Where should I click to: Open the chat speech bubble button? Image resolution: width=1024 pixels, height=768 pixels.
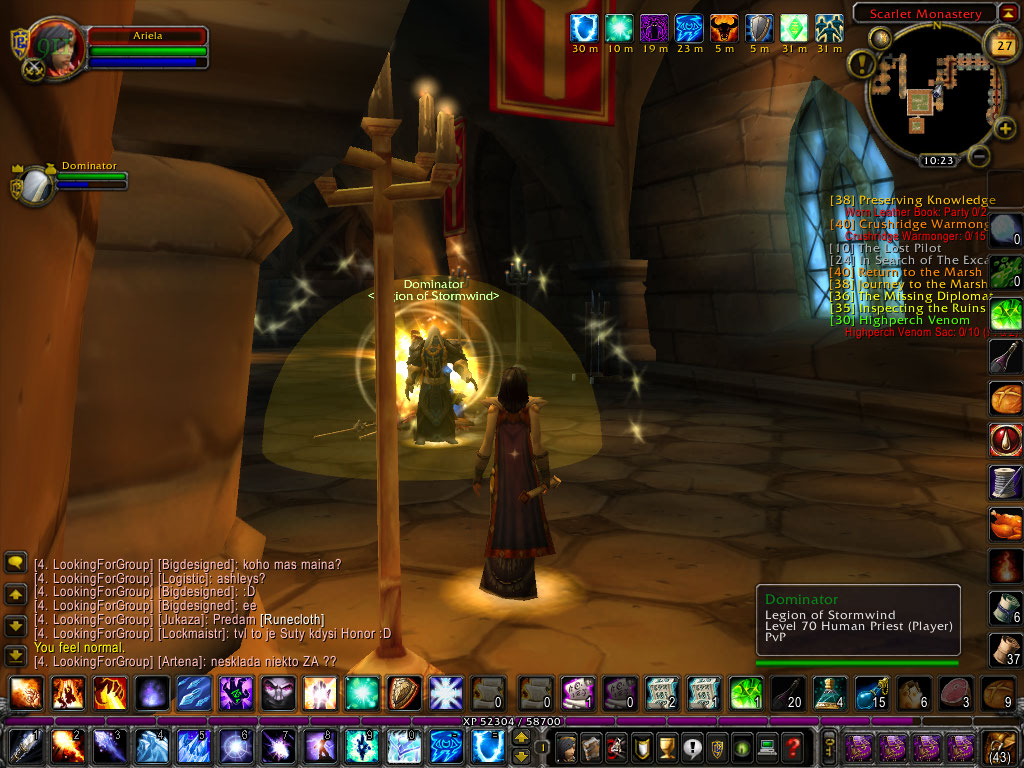pos(16,563)
